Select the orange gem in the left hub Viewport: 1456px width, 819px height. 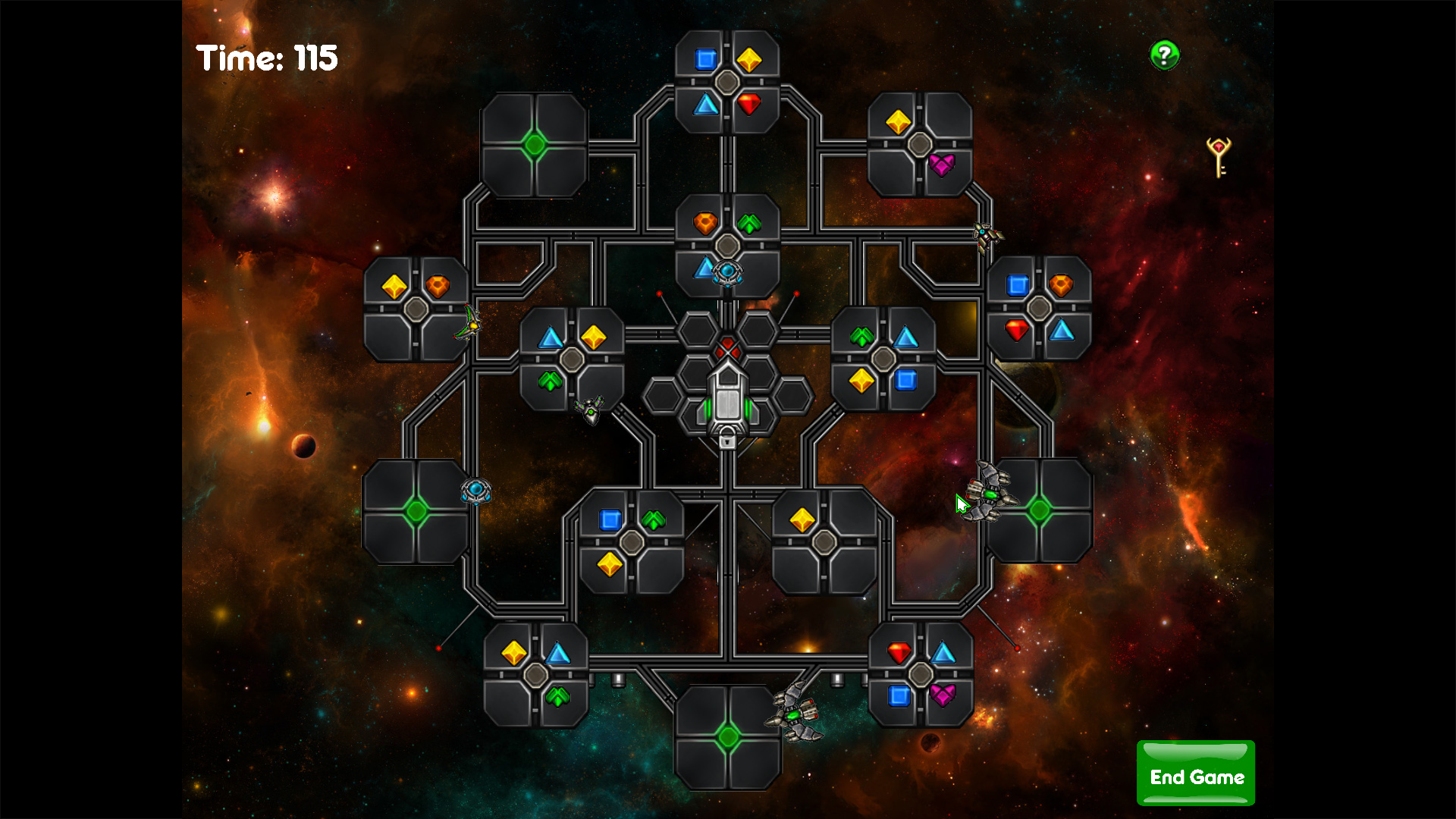(x=438, y=285)
